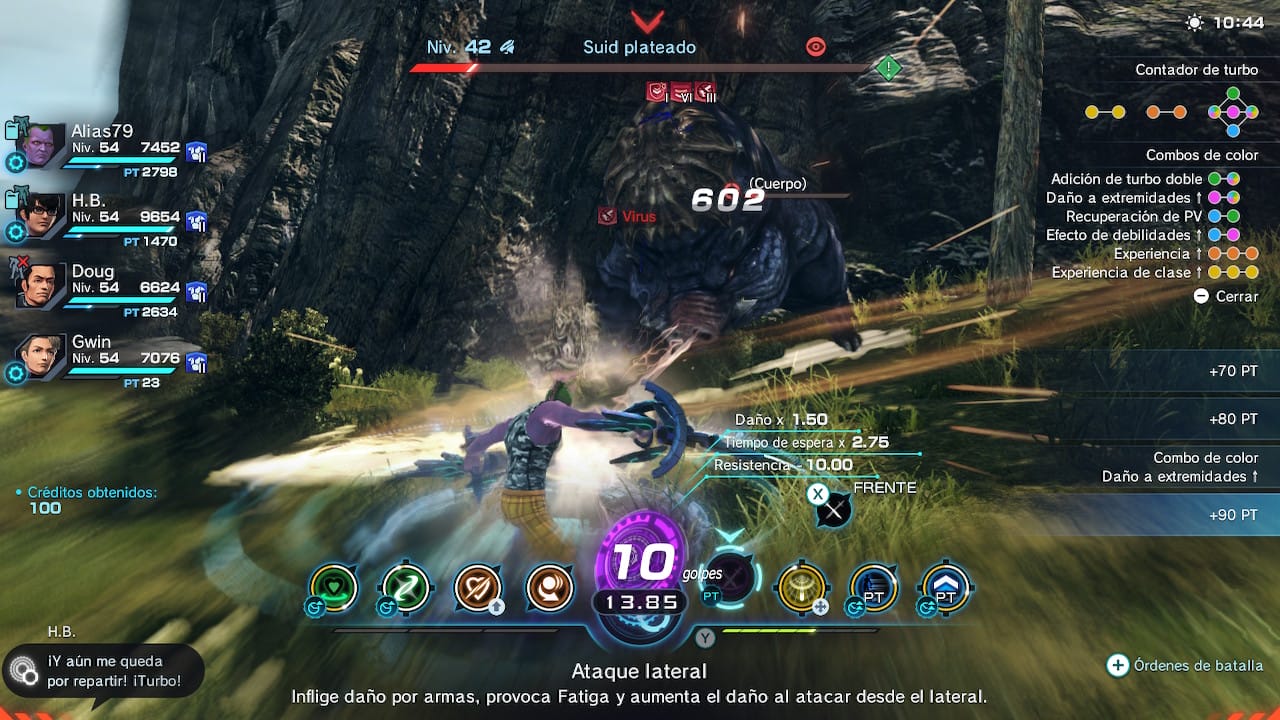Click H.B.'s ¡Turbo! speech notification
Viewport: 1280px width, 720px height.
point(104,670)
